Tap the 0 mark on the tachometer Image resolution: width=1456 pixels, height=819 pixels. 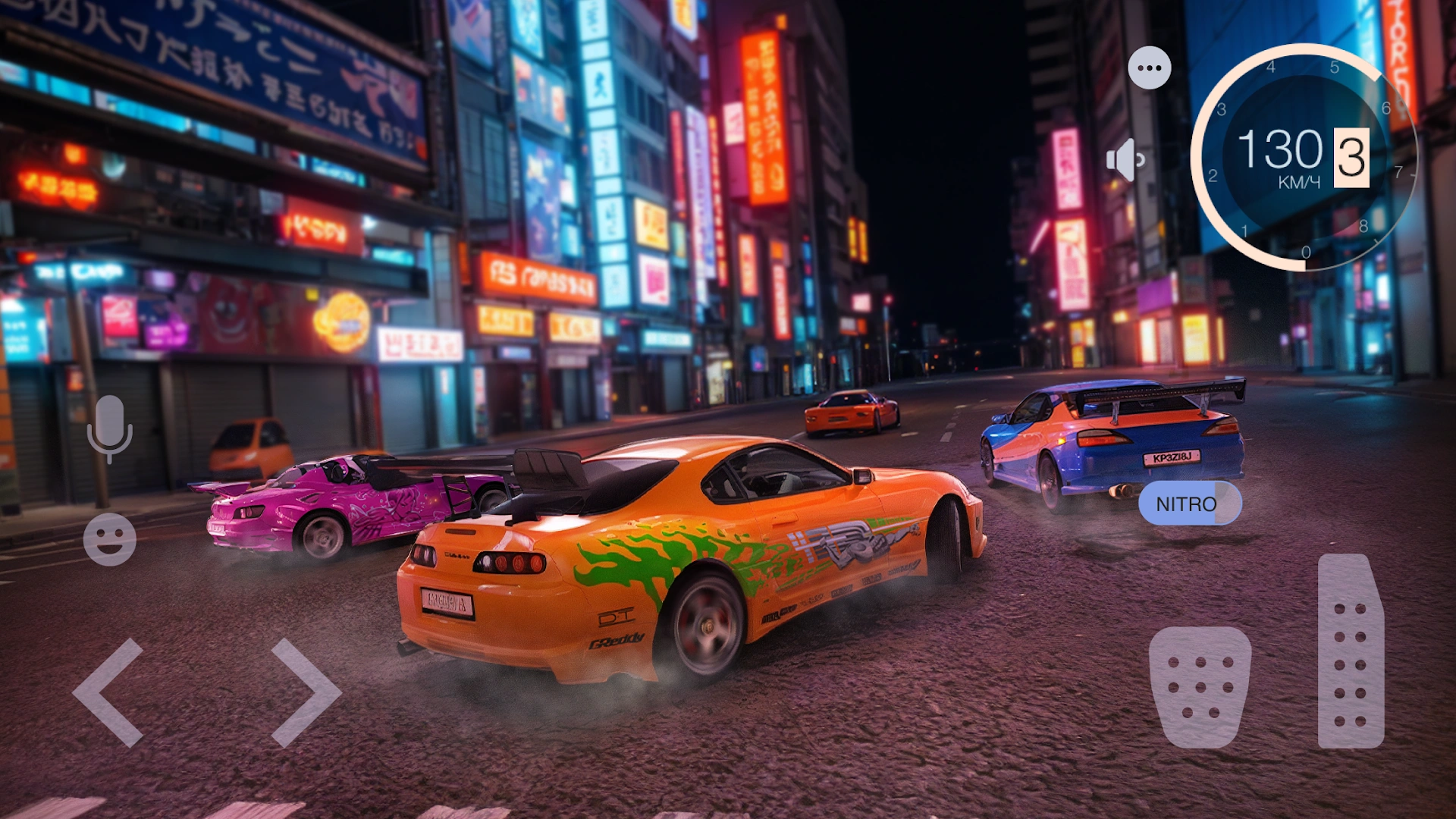tap(1305, 252)
